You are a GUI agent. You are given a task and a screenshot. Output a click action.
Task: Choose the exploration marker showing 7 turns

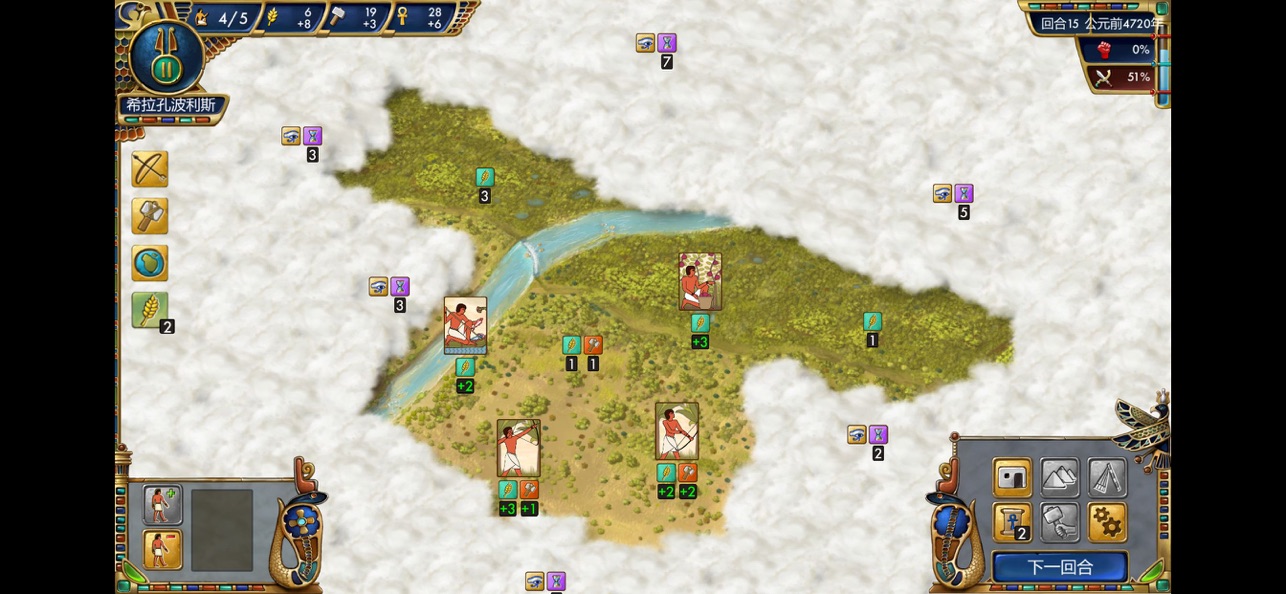[656, 44]
